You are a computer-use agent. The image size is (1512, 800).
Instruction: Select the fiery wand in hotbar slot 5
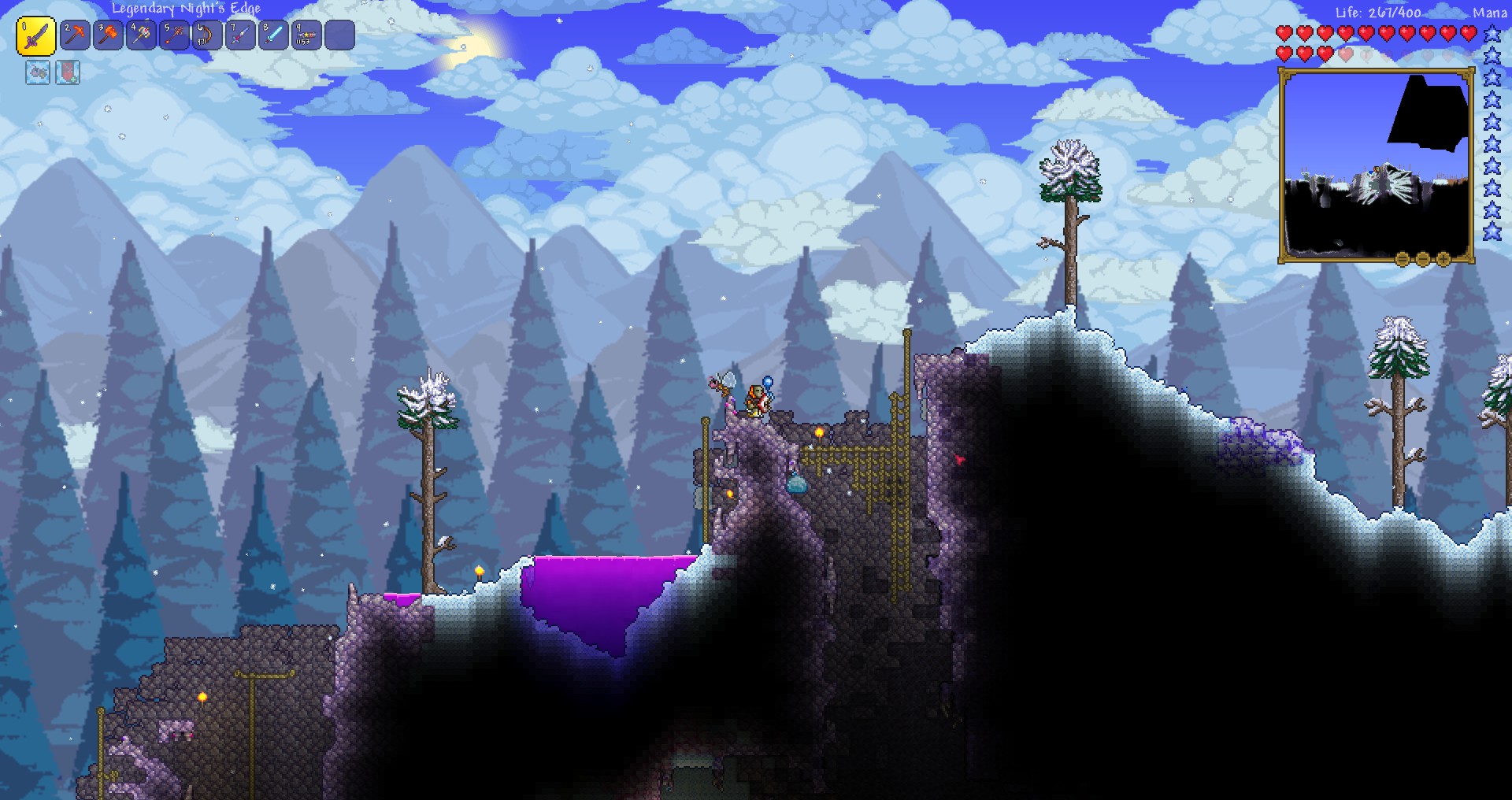point(175,35)
